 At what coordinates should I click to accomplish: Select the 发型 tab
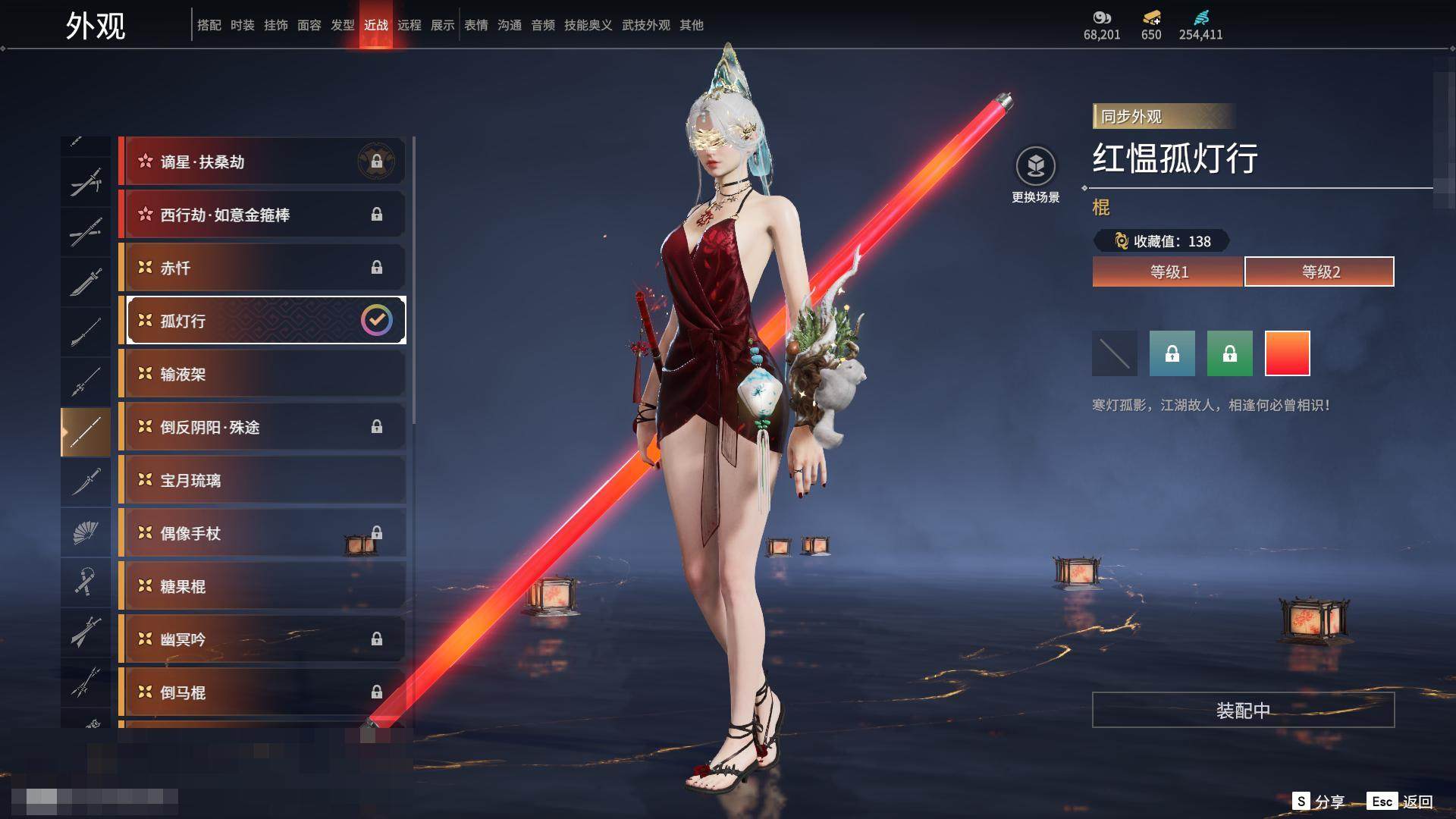pyautogui.click(x=343, y=25)
